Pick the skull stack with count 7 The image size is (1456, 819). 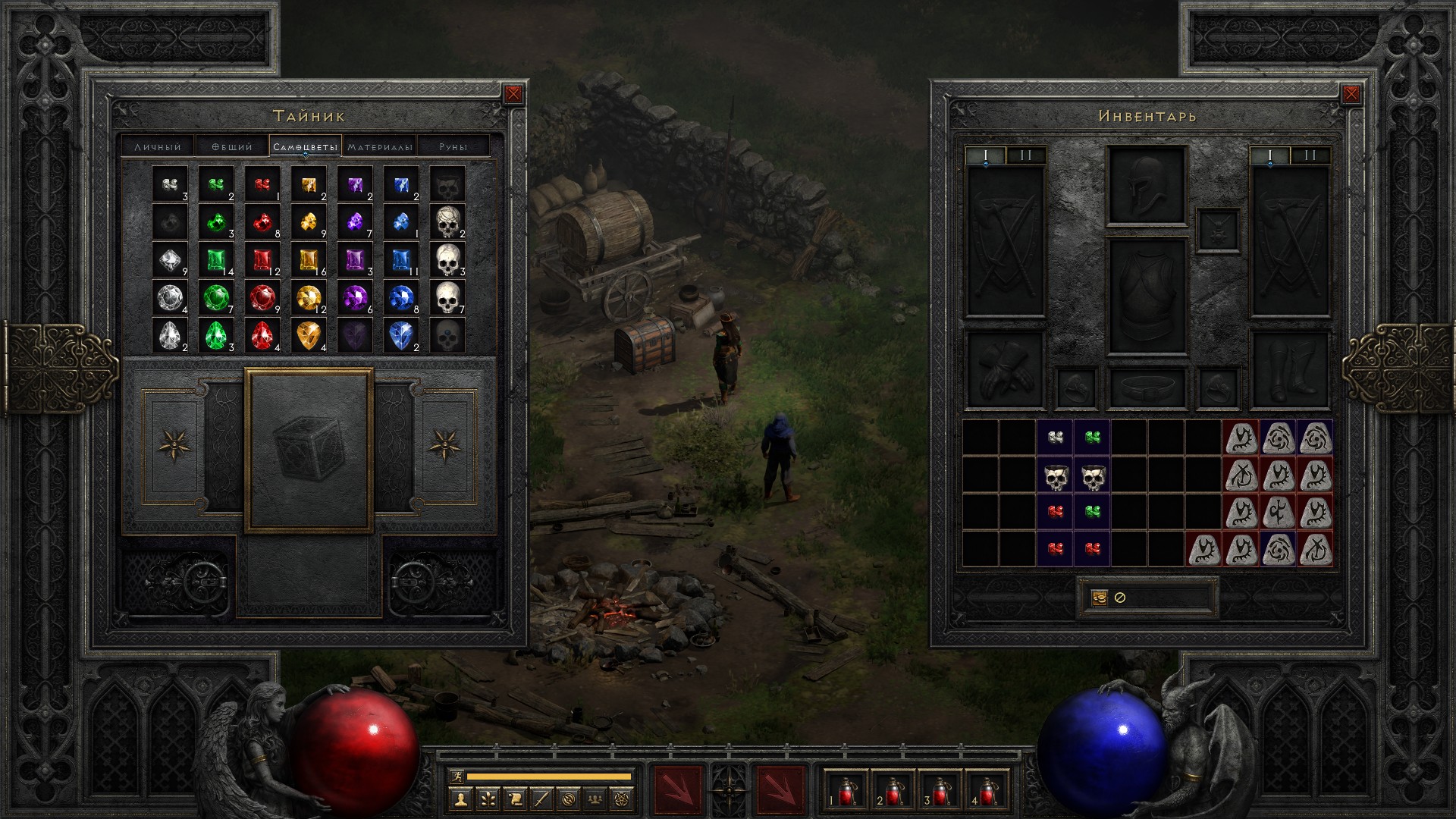(x=447, y=297)
